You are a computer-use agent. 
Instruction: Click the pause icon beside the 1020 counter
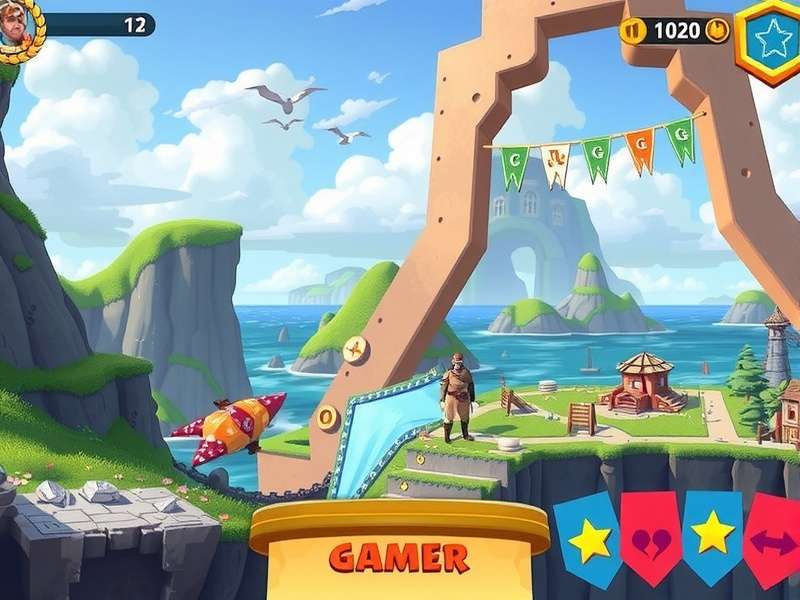[632, 30]
